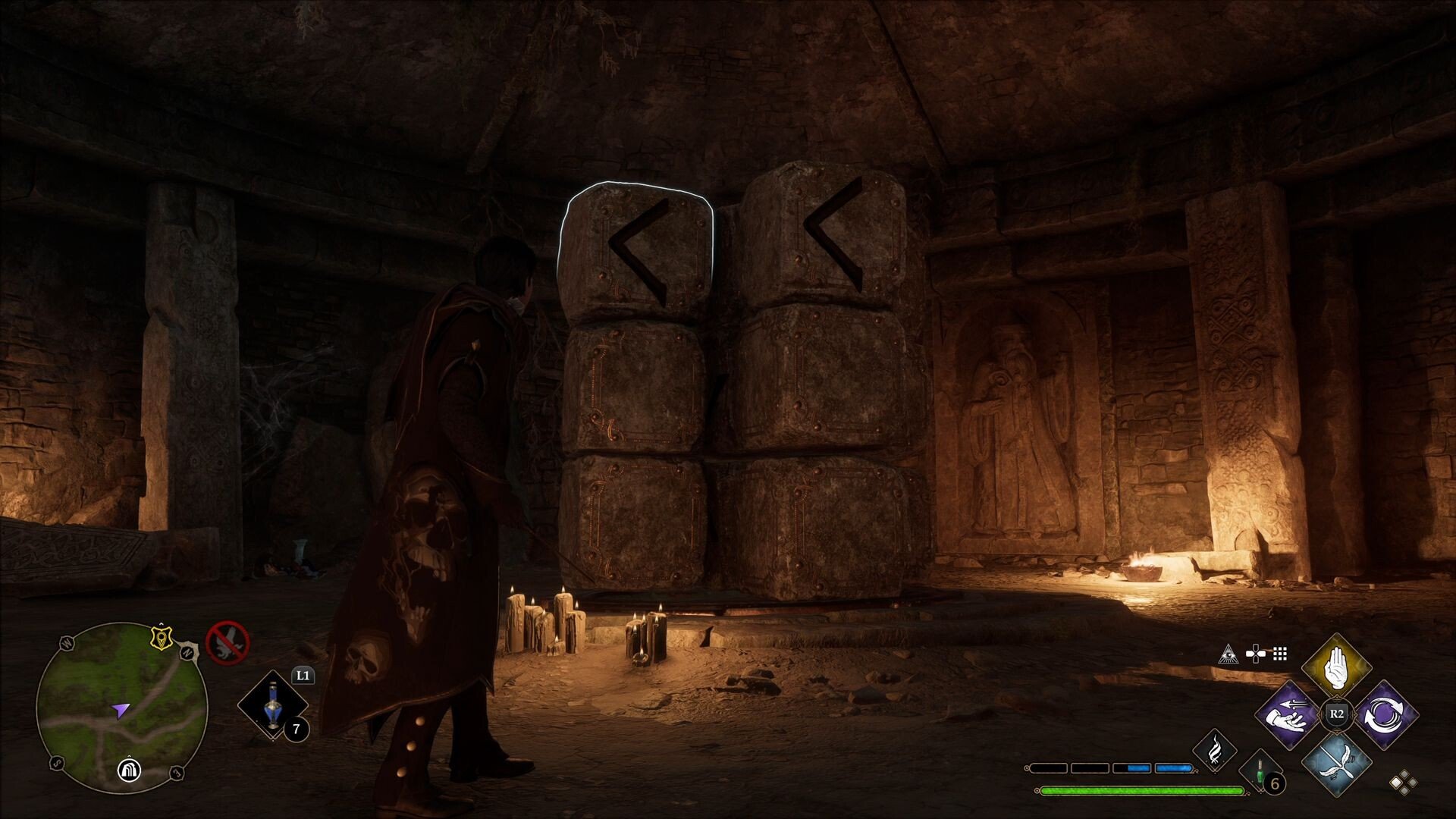The image size is (1456, 819).
Task: Trigger the ancient magic flame icon
Action: [x=1215, y=749]
